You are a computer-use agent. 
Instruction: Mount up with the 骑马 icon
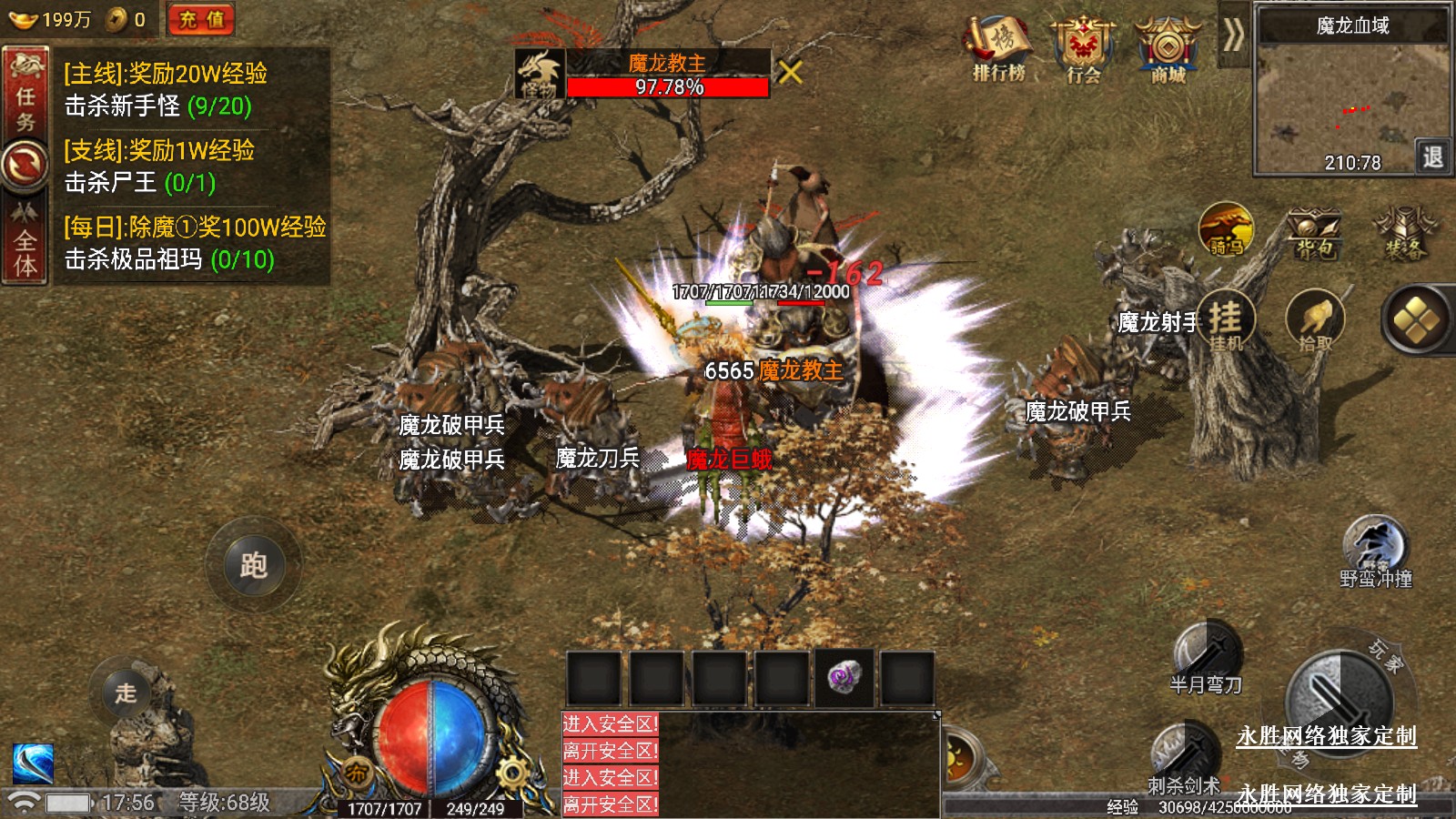1226,228
